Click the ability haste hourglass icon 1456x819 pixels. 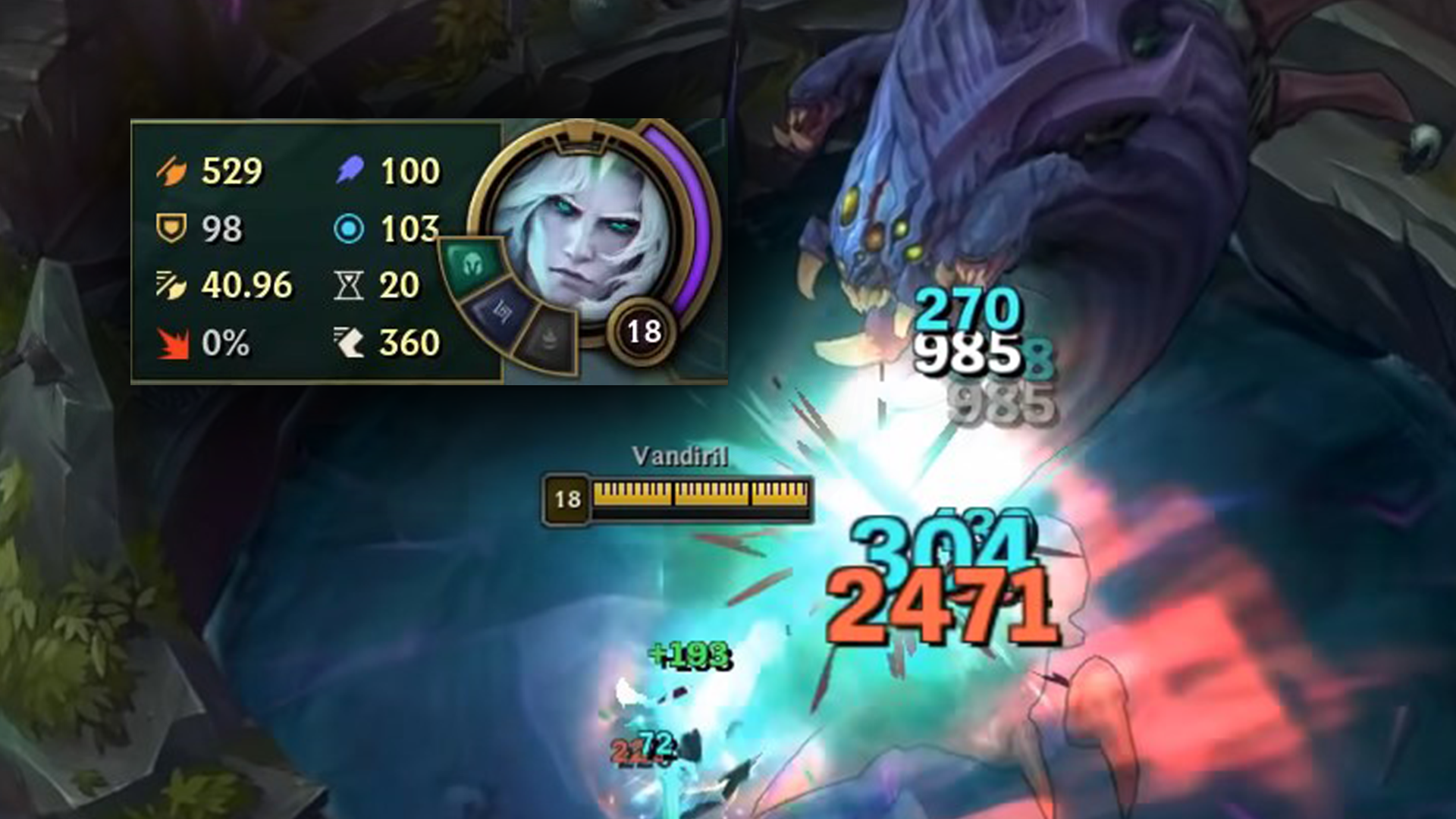(x=350, y=285)
